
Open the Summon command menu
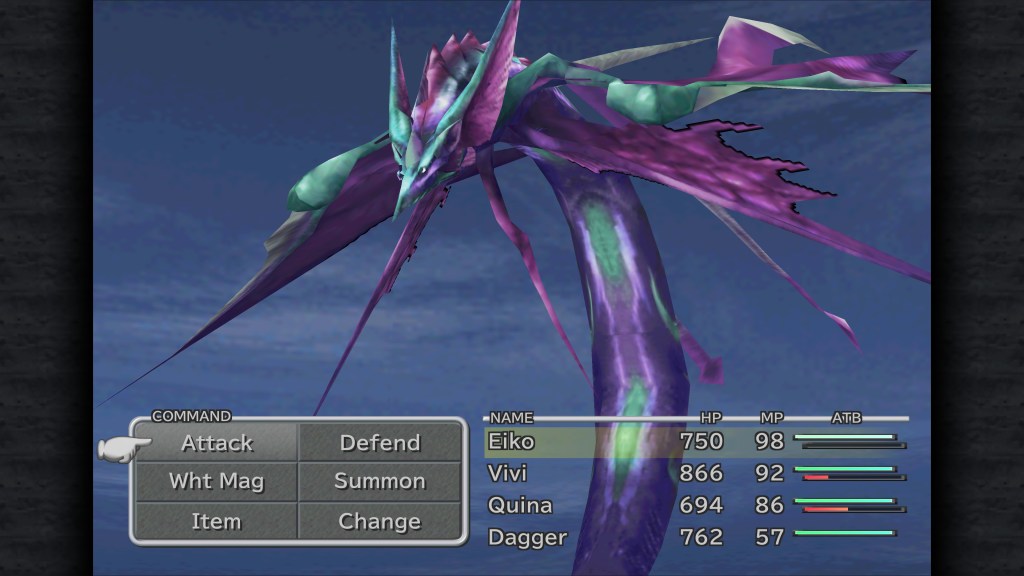(x=380, y=481)
